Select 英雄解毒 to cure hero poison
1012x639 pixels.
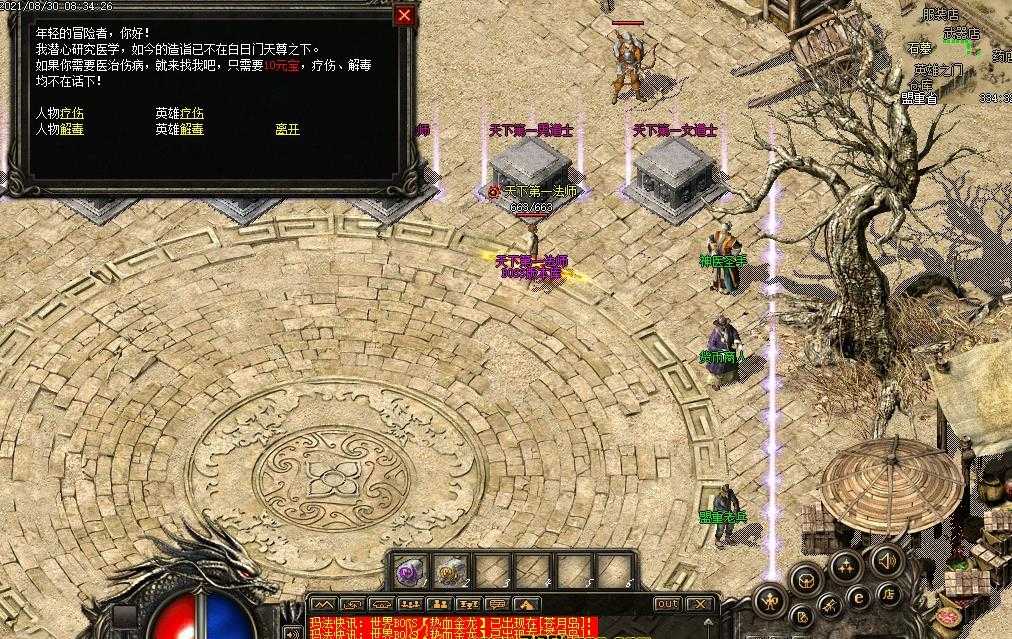[180, 129]
